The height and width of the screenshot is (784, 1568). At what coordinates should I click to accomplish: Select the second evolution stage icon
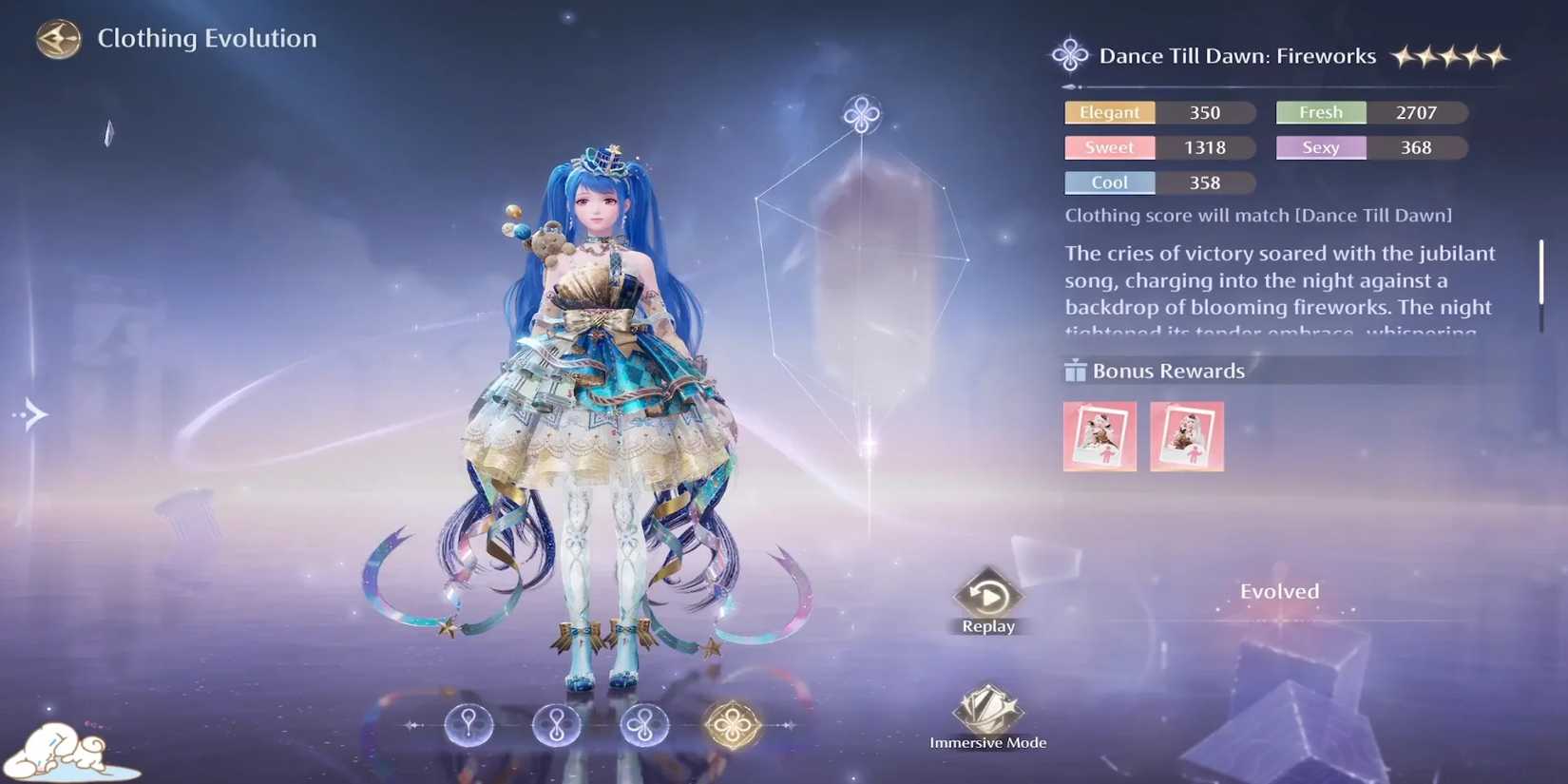tap(556, 726)
